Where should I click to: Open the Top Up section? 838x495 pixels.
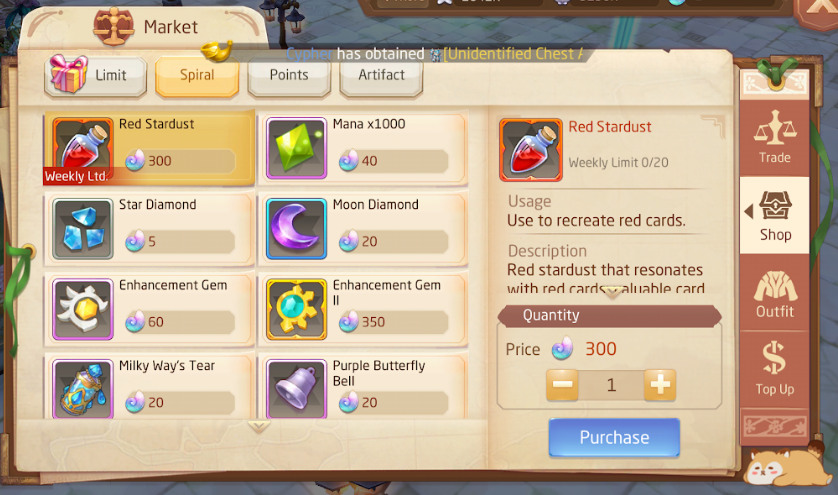point(774,368)
